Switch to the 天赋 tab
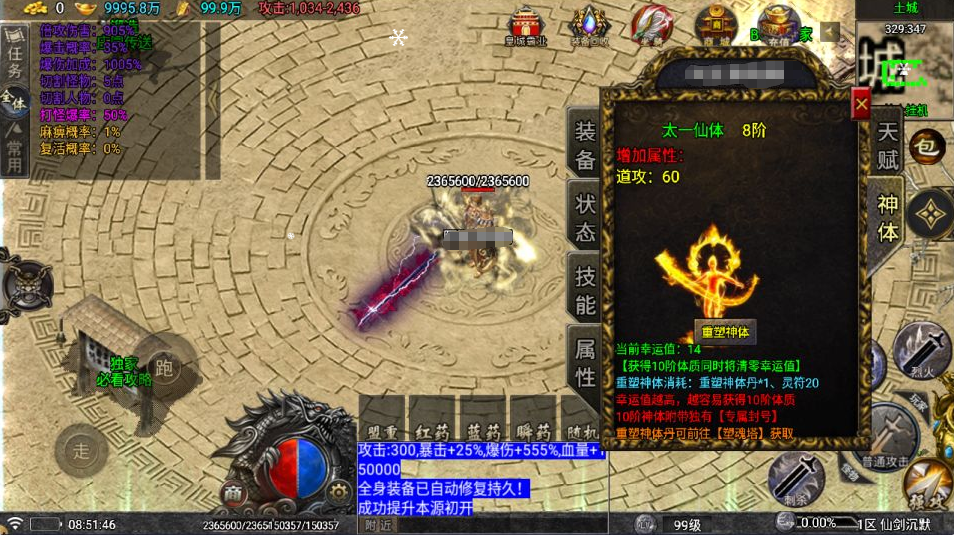Screen dimensions: 954x535 [888, 143]
